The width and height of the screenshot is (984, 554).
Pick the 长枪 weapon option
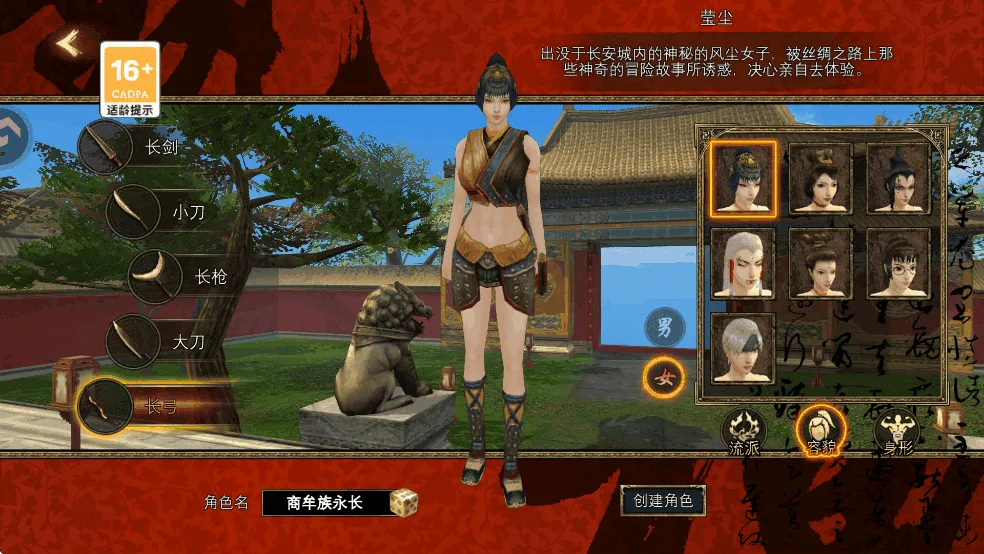[156, 276]
